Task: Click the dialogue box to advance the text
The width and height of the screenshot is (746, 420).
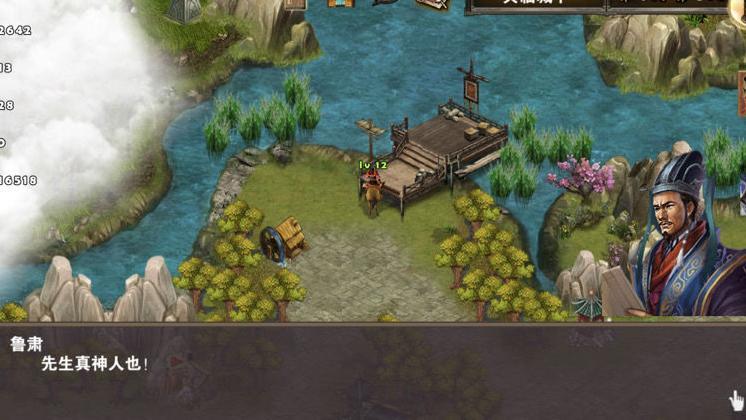Action: point(372,370)
